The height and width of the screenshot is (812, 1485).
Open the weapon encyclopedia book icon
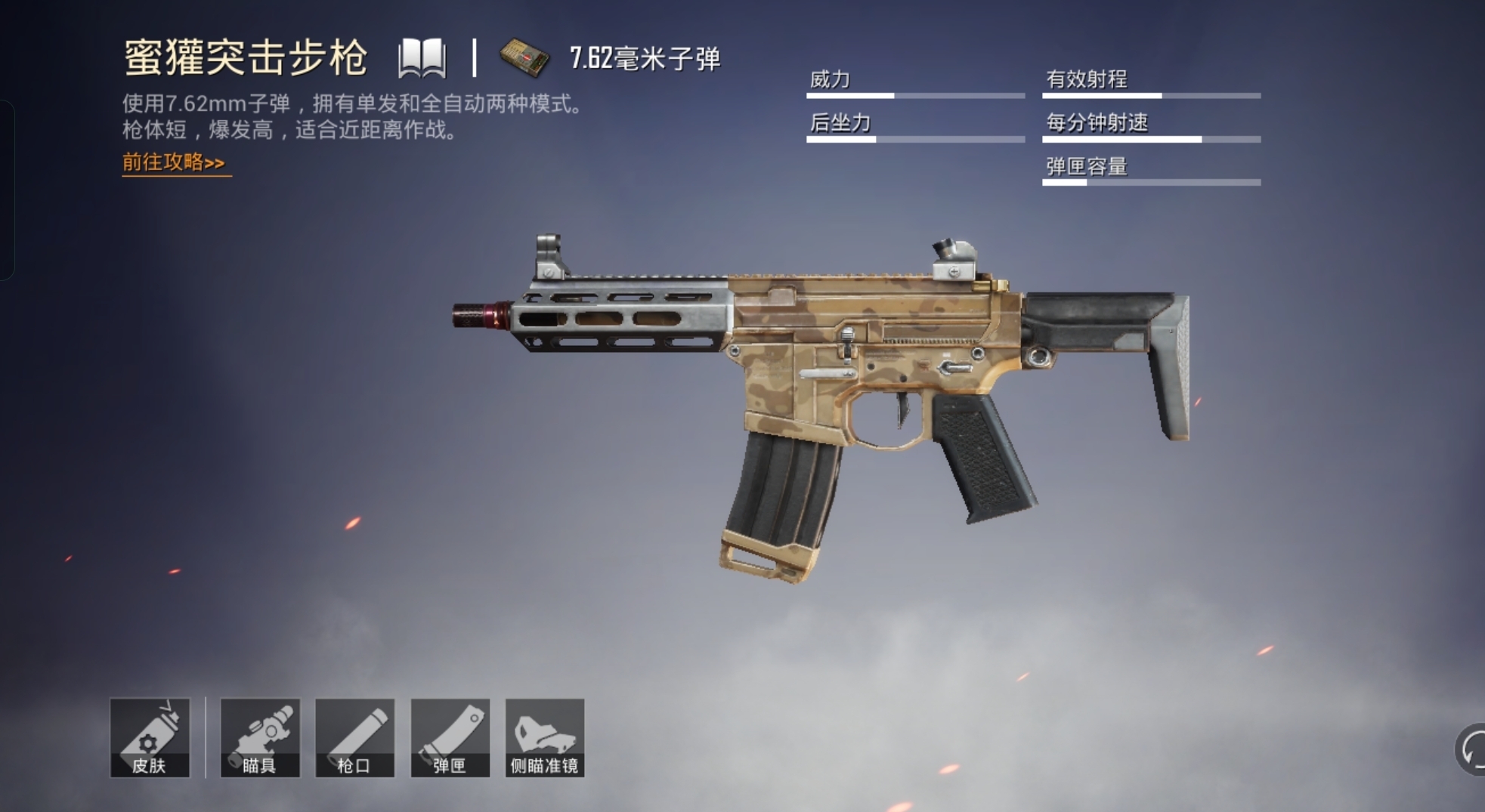click(423, 57)
